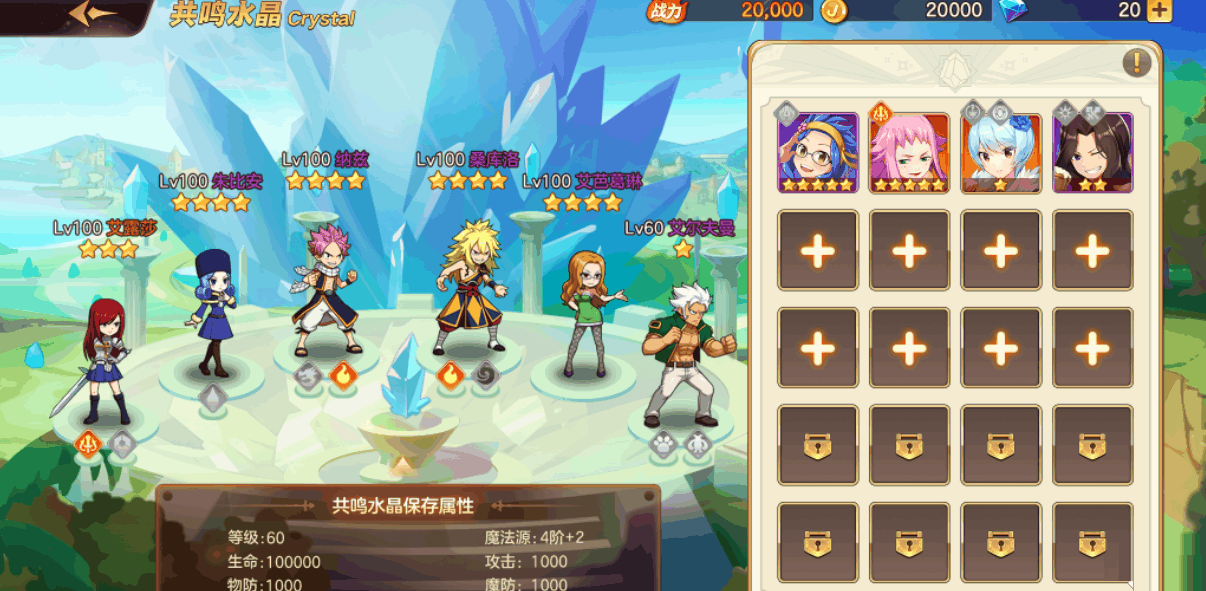Choose the blonde spiky-haired hero 桑库洛
1206x591 pixels.
tap(469, 288)
